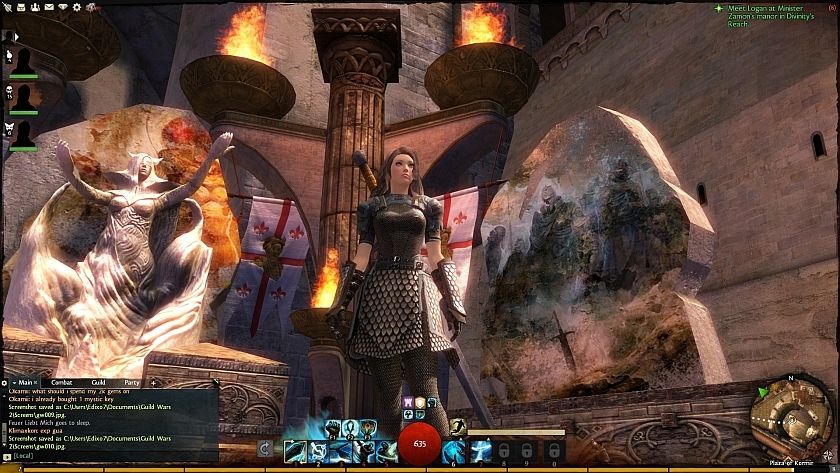
Task: Switch to the Combat chat tab
Action: click(x=61, y=382)
